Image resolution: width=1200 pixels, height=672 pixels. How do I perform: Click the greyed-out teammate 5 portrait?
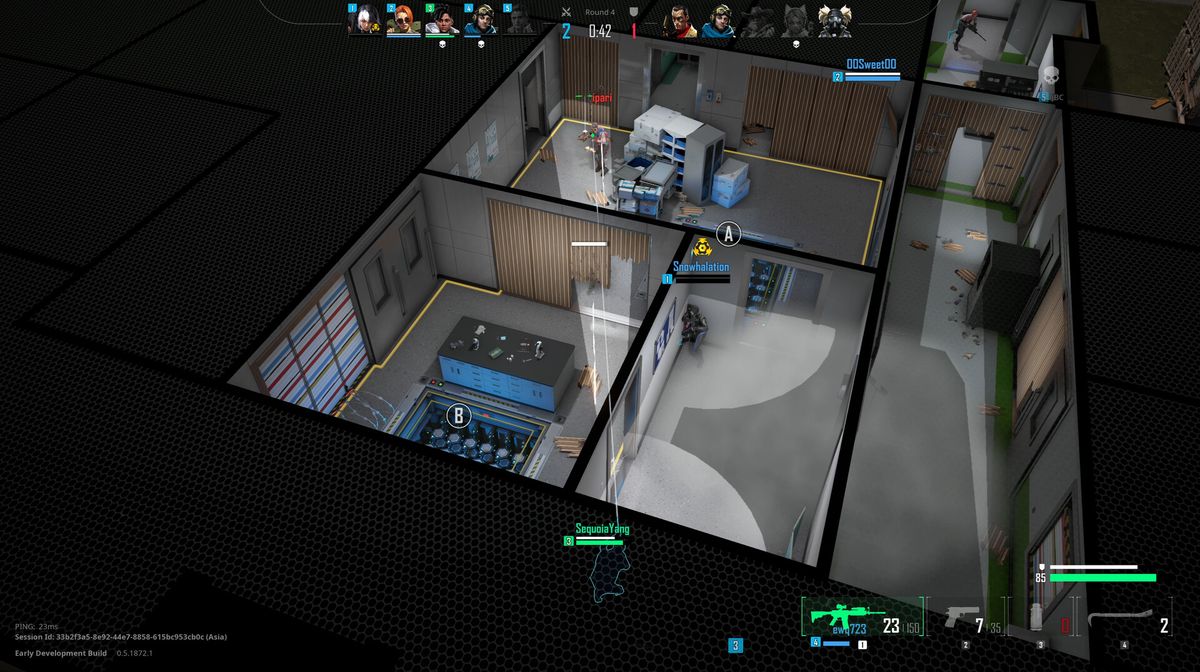519,20
